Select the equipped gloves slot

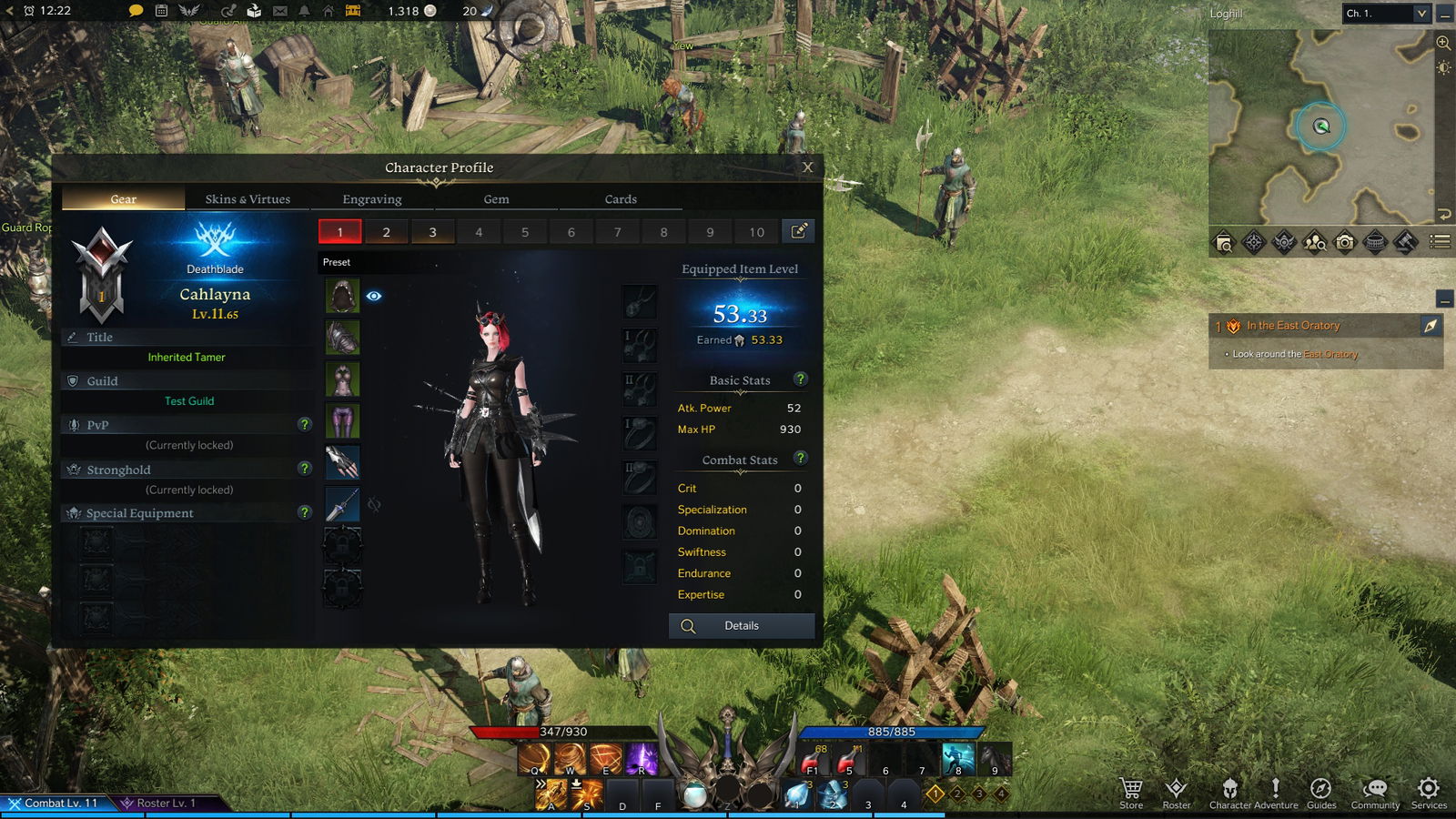342,462
